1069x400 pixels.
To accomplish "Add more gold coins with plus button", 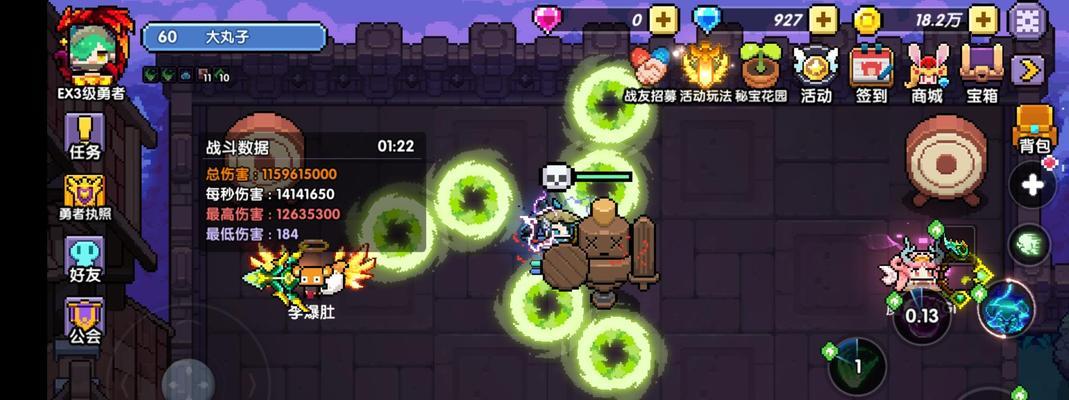I will [983, 19].
